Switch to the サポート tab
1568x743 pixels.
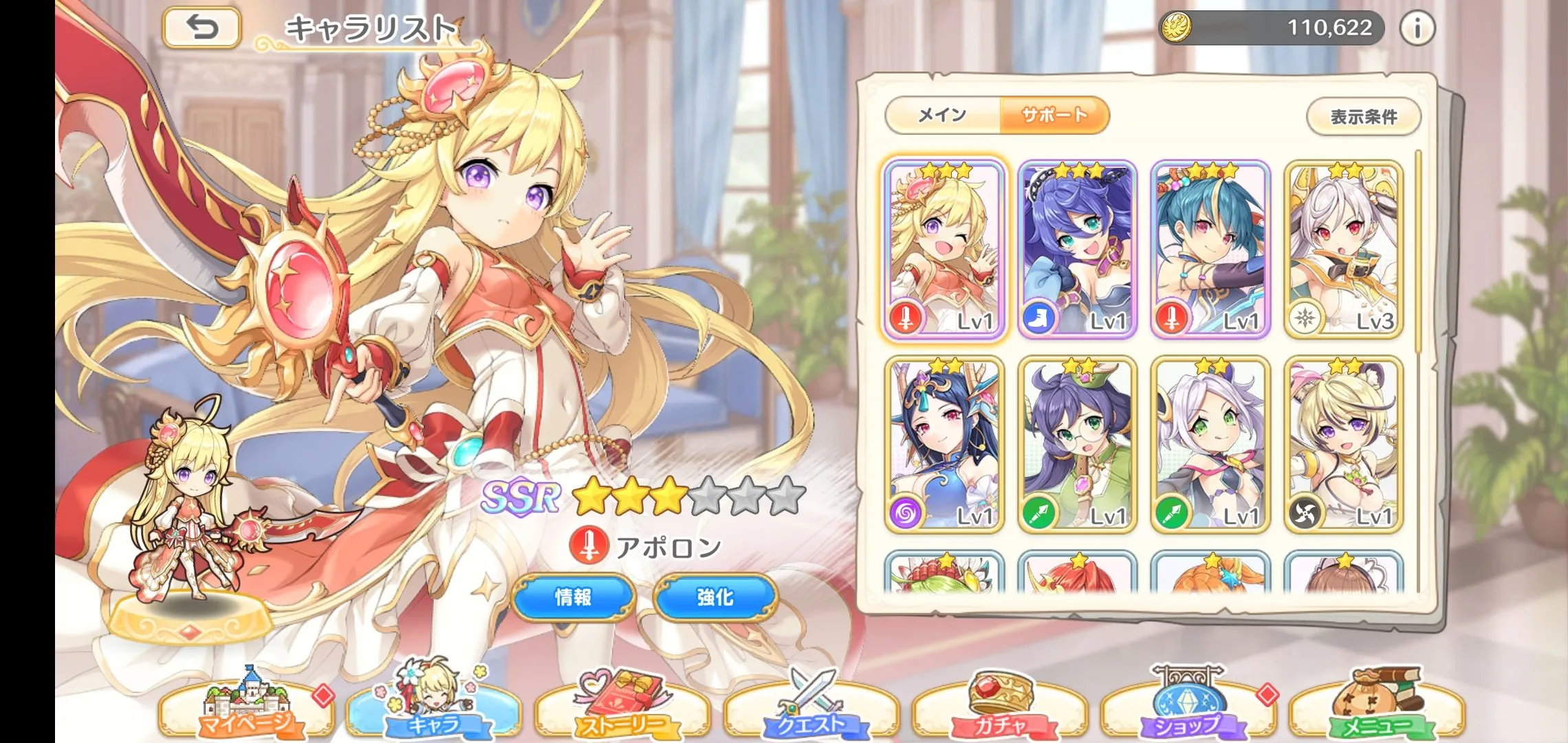[x=1054, y=115]
